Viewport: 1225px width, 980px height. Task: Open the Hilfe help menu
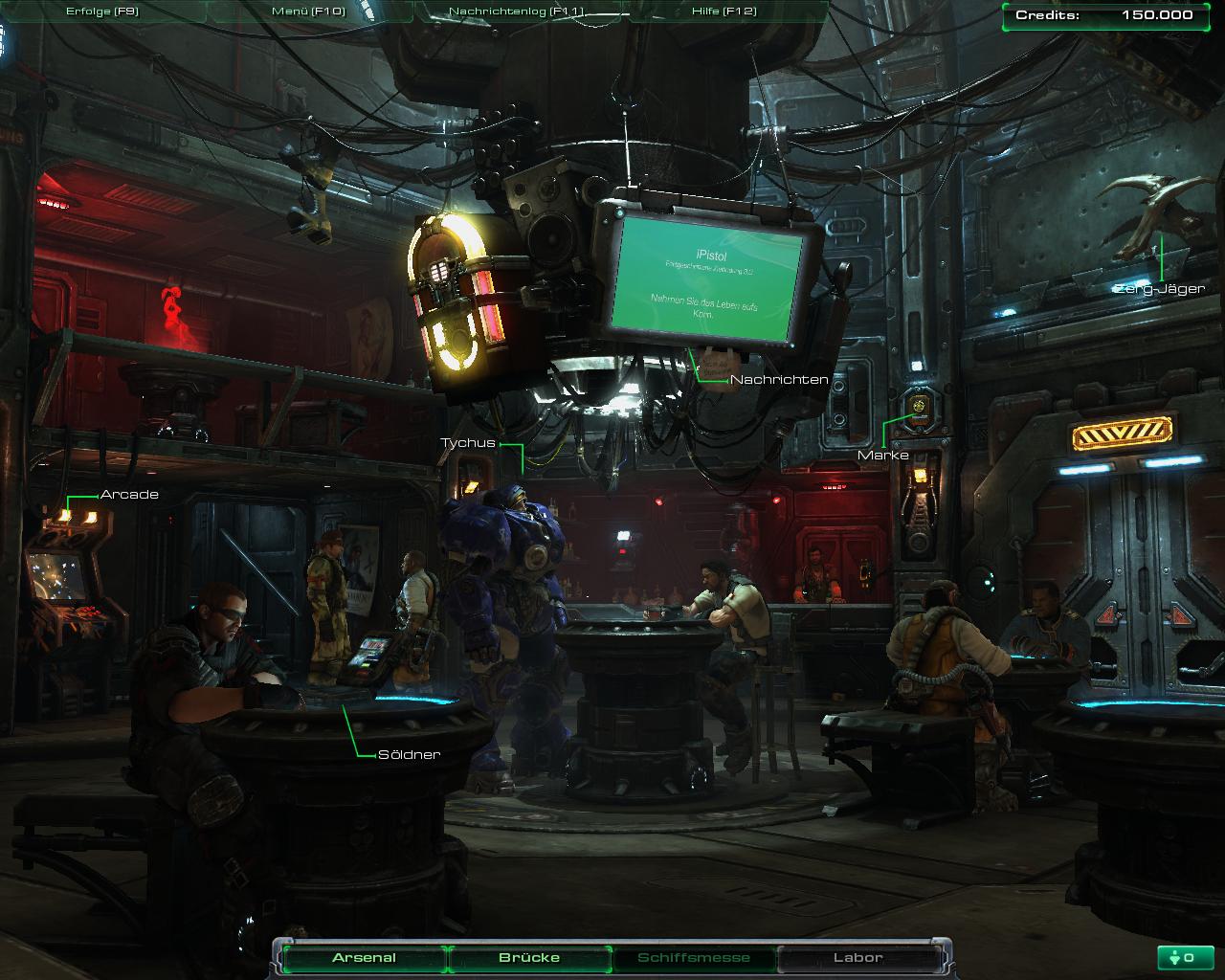[724, 11]
